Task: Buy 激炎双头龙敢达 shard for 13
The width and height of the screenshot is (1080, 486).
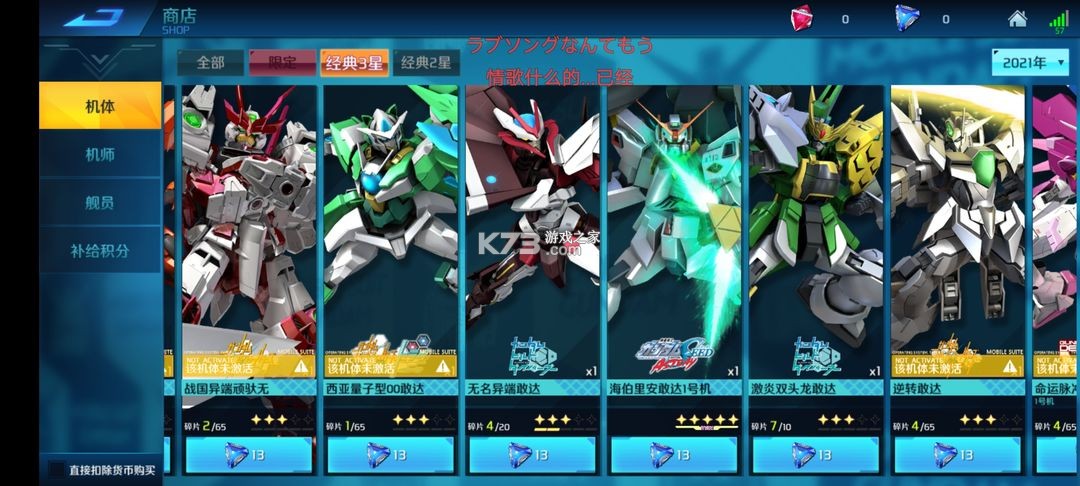Action: (817, 455)
